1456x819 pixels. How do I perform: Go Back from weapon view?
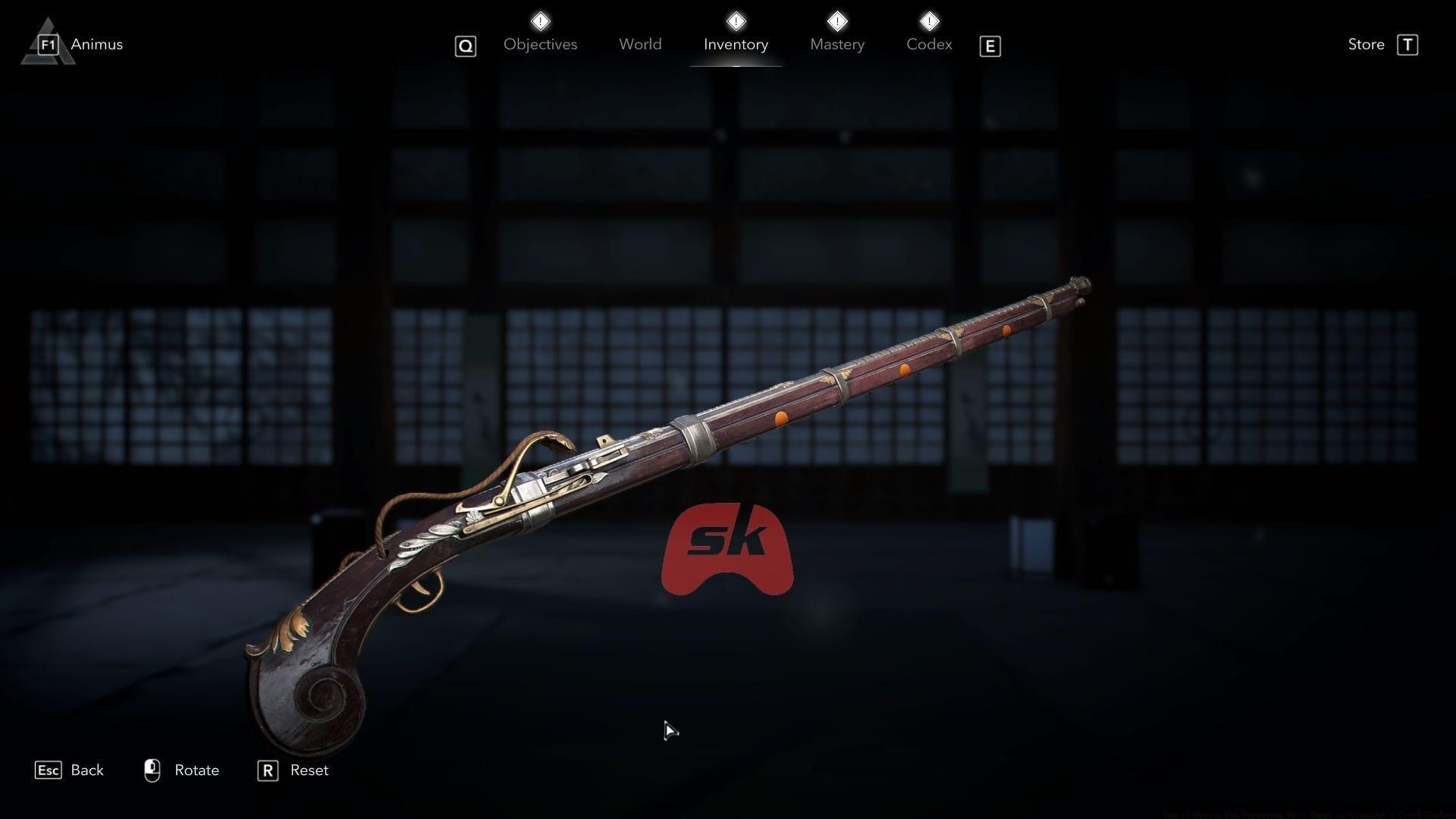pos(86,770)
